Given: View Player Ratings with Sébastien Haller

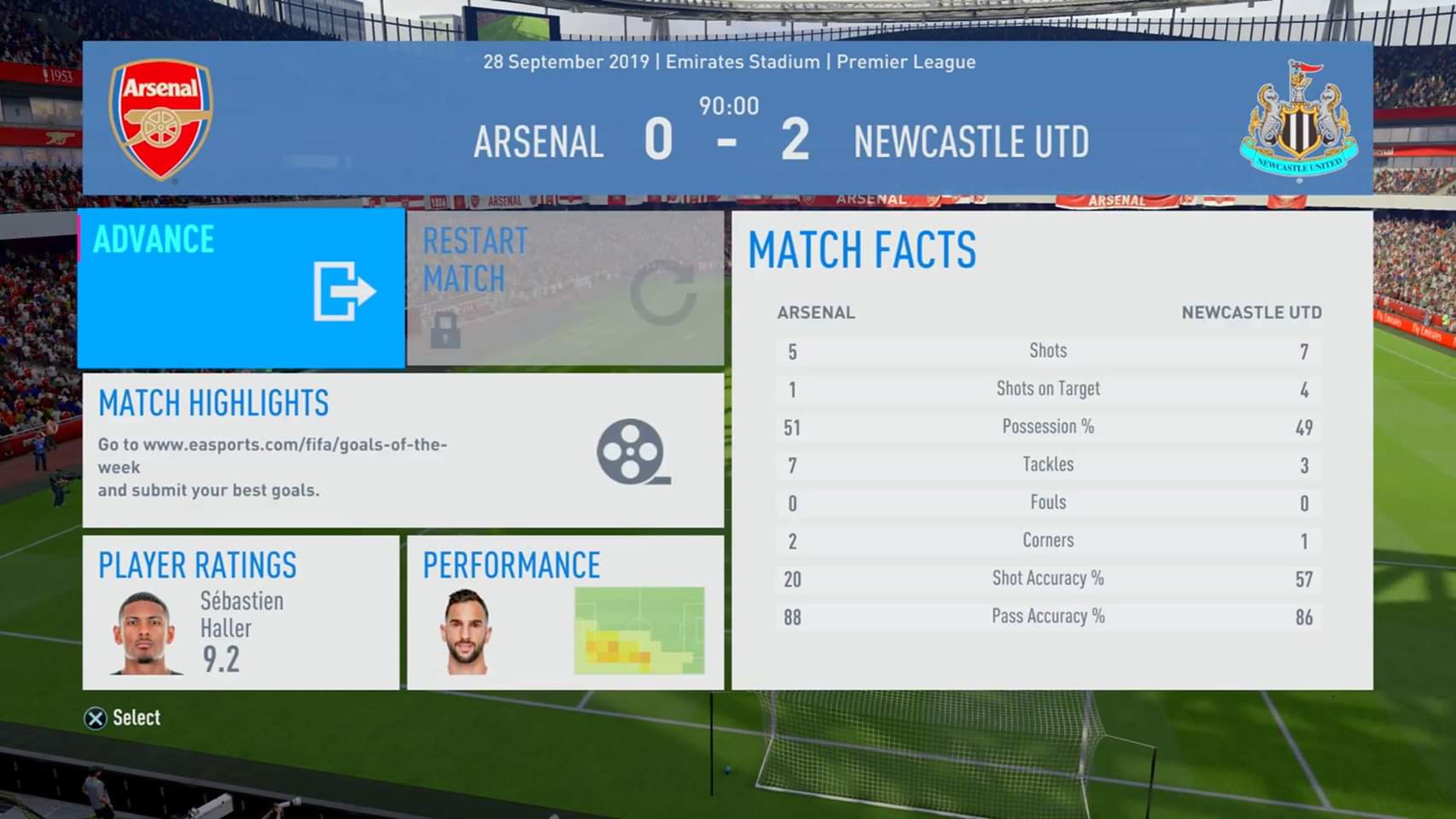Looking at the screenshot, I should click(241, 612).
